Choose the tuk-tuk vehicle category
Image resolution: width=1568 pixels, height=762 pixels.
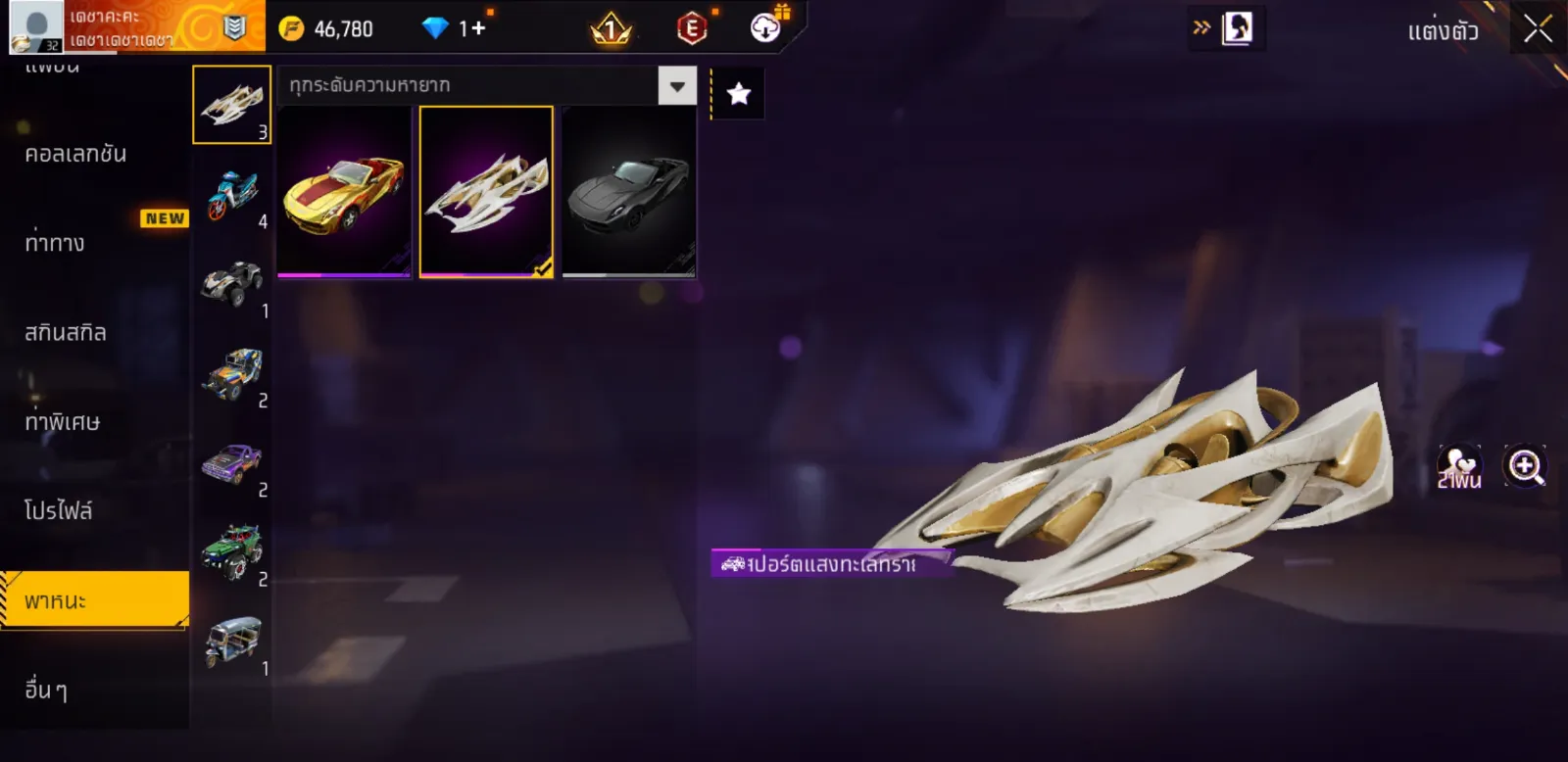[x=232, y=642]
